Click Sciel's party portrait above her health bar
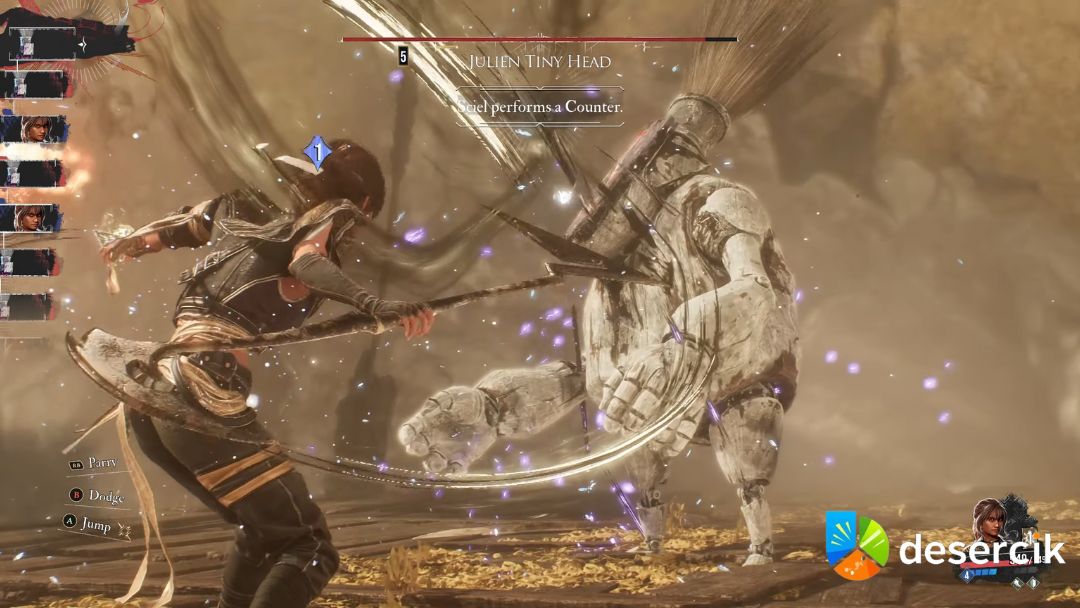Screen dimensions: 1080x608 pos(990,521)
